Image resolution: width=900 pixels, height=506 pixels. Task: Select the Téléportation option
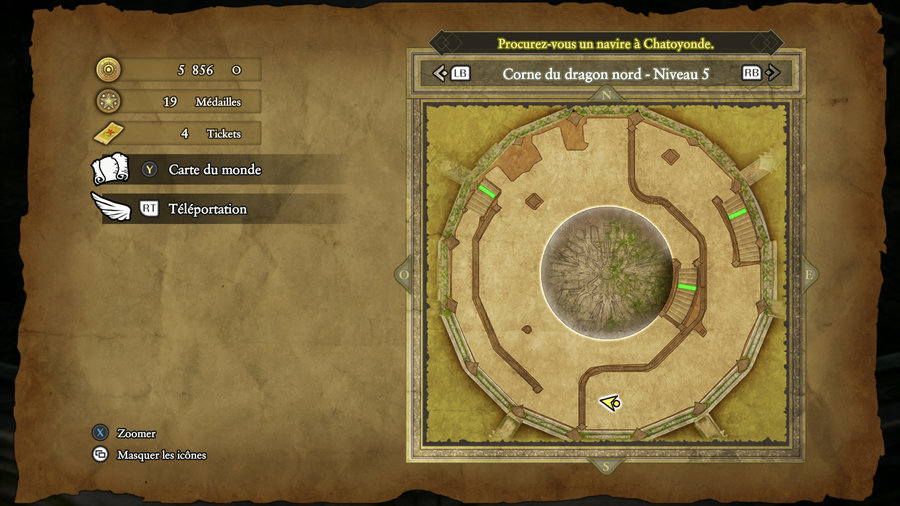[207, 209]
